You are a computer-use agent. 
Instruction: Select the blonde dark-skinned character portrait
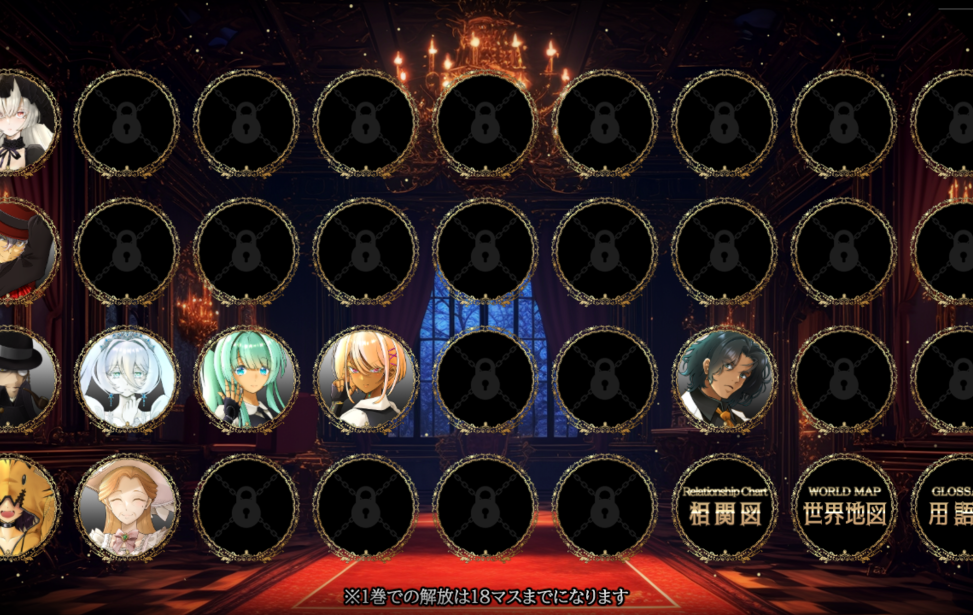click(366, 380)
